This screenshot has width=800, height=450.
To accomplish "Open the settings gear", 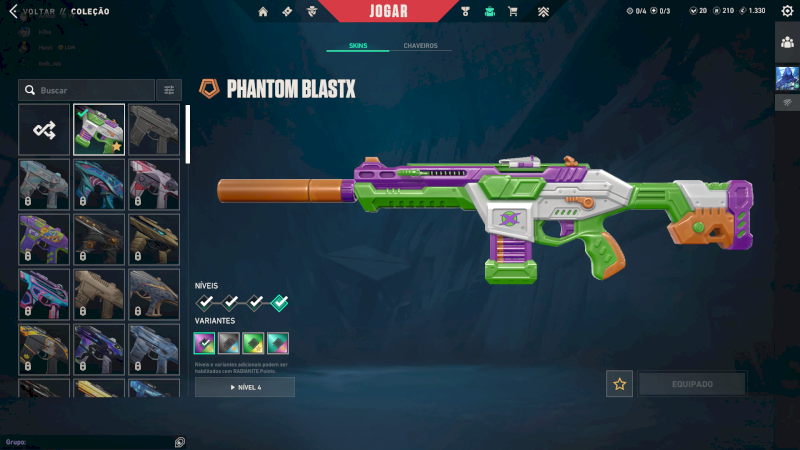I will point(787,11).
